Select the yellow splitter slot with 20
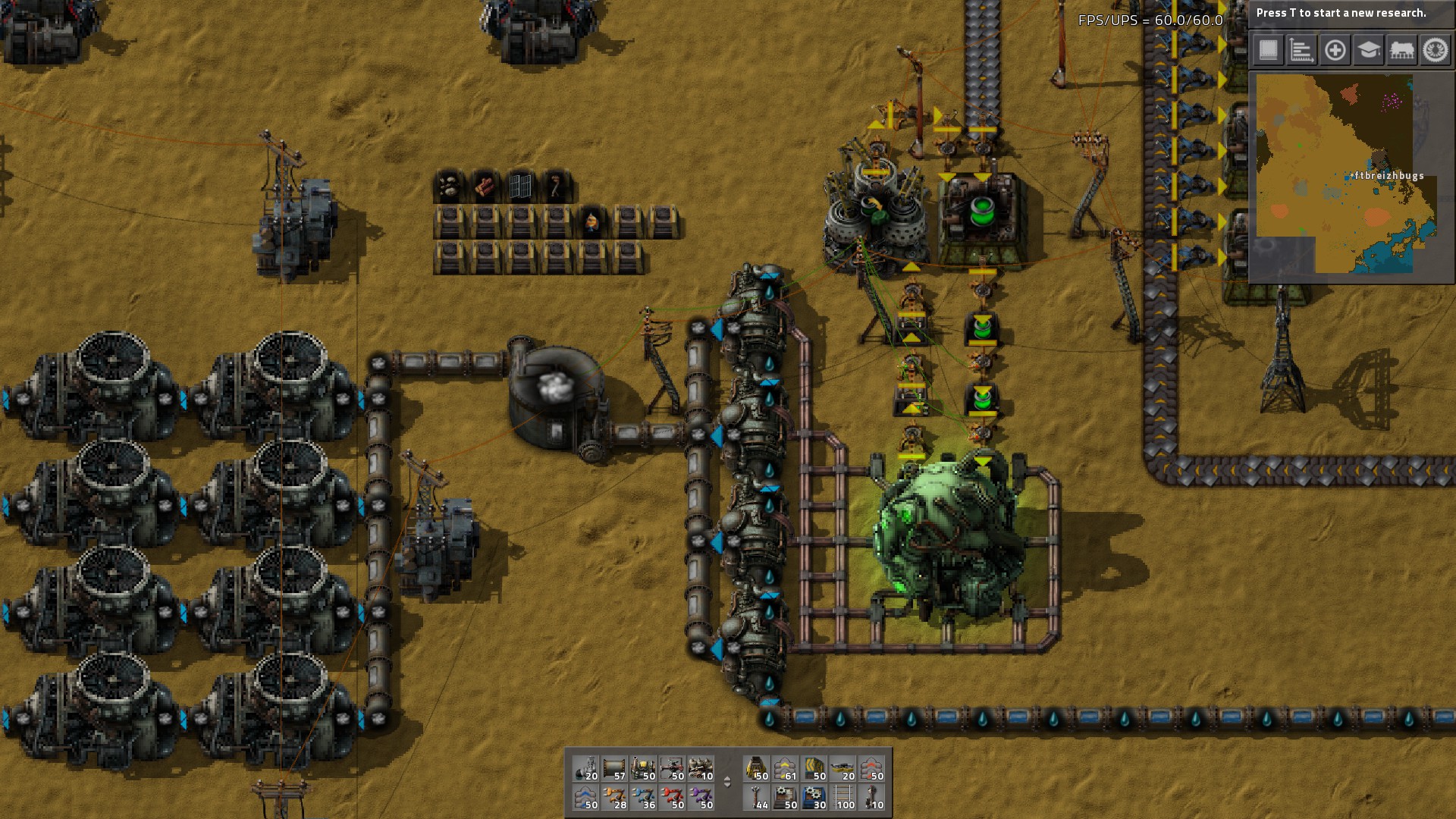This screenshot has height=819, width=1456. point(843,768)
